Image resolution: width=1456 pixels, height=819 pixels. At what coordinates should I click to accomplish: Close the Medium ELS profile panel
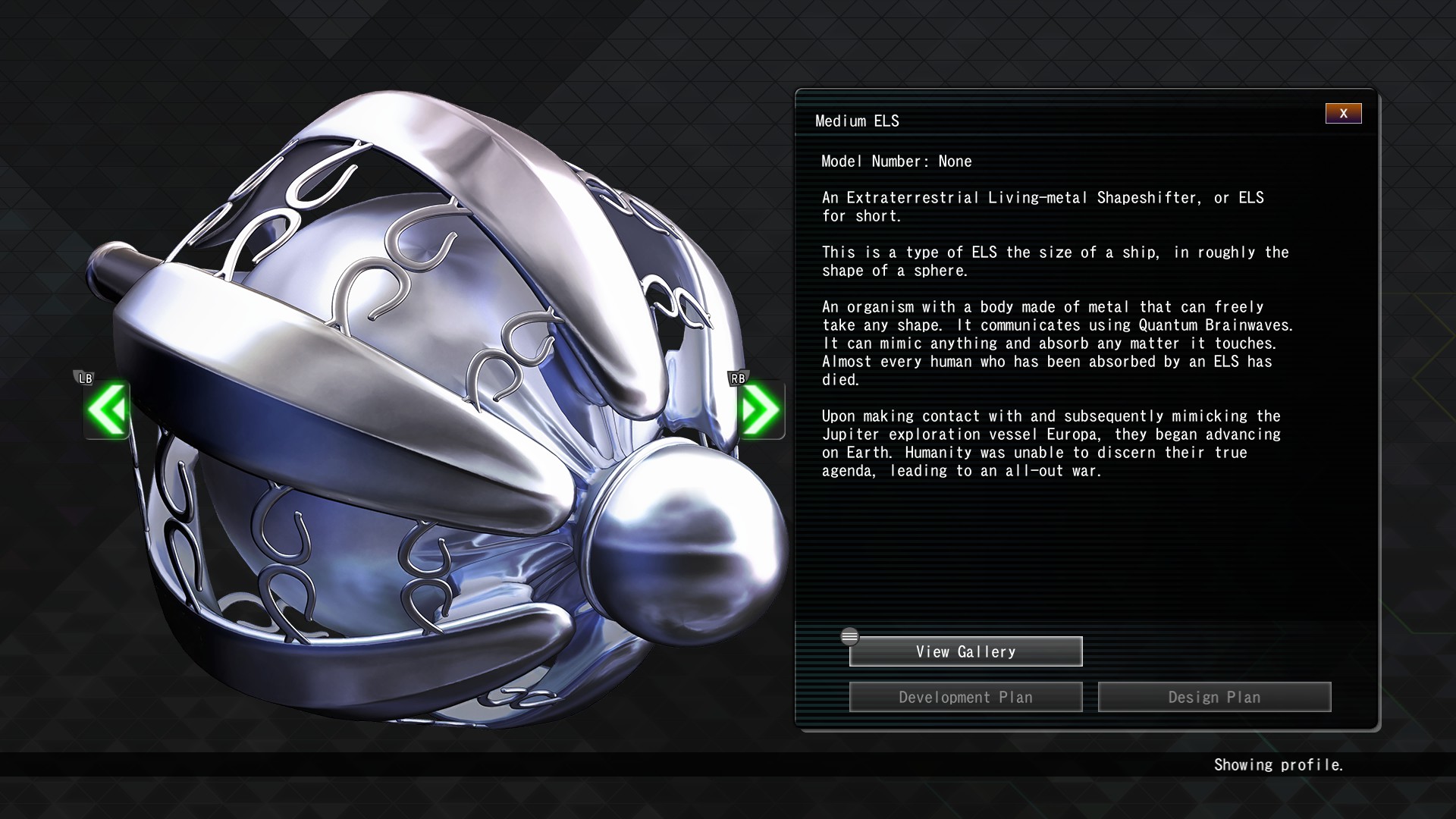coord(1343,114)
